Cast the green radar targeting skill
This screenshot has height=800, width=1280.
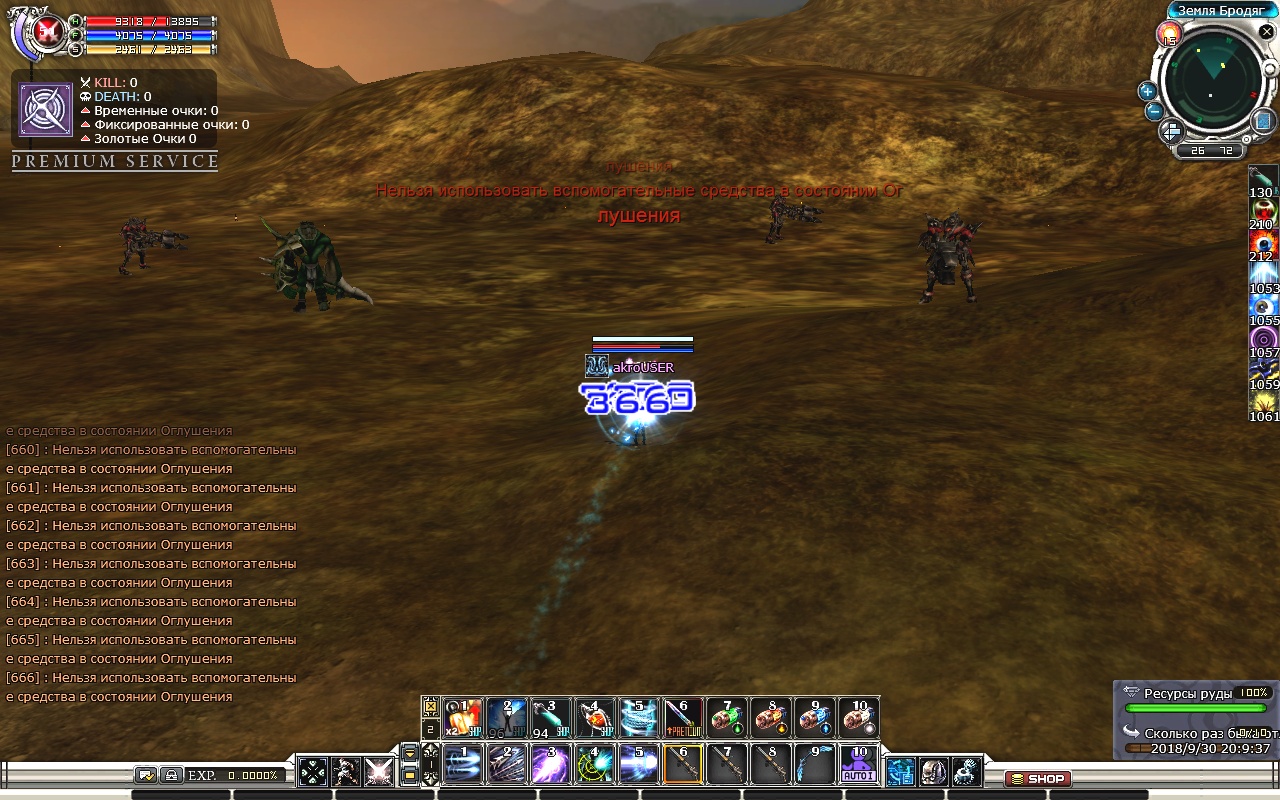[595, 764]
